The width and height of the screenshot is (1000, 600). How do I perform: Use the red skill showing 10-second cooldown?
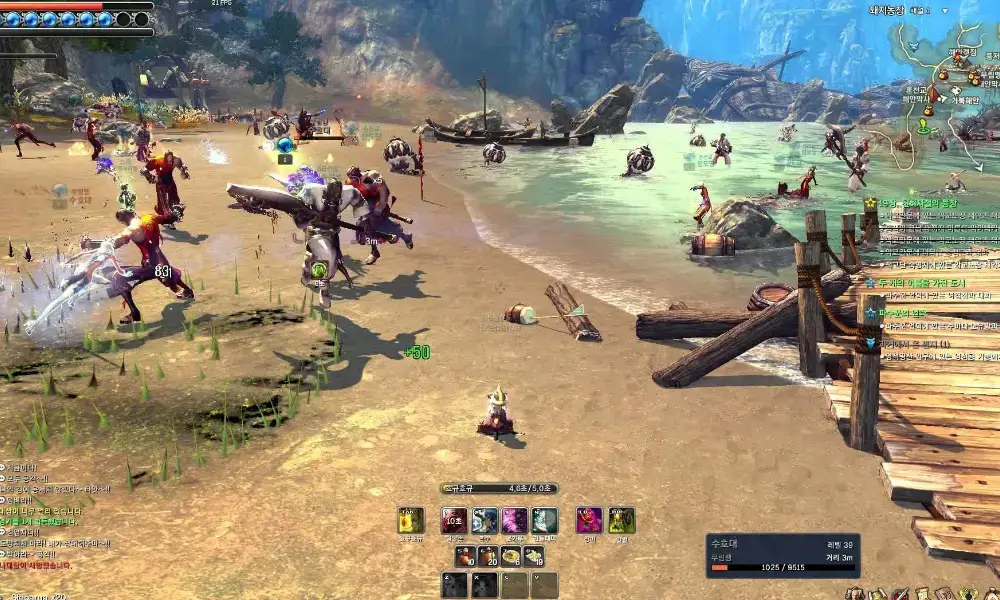pyautogui.click(x=455, y=520)
